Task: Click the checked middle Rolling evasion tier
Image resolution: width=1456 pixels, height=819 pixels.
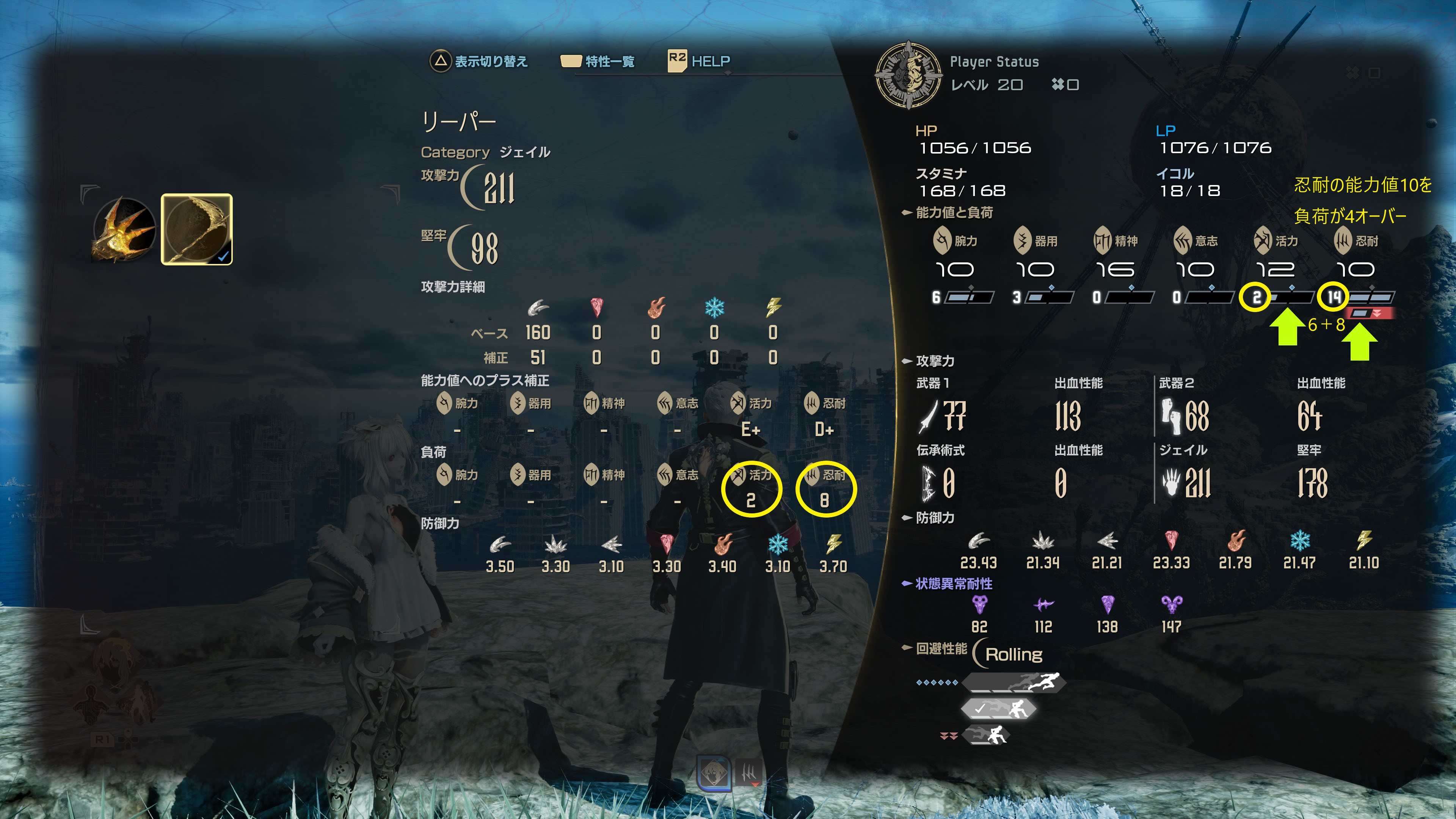Action: pyautogui.click(x=999, y=708)
